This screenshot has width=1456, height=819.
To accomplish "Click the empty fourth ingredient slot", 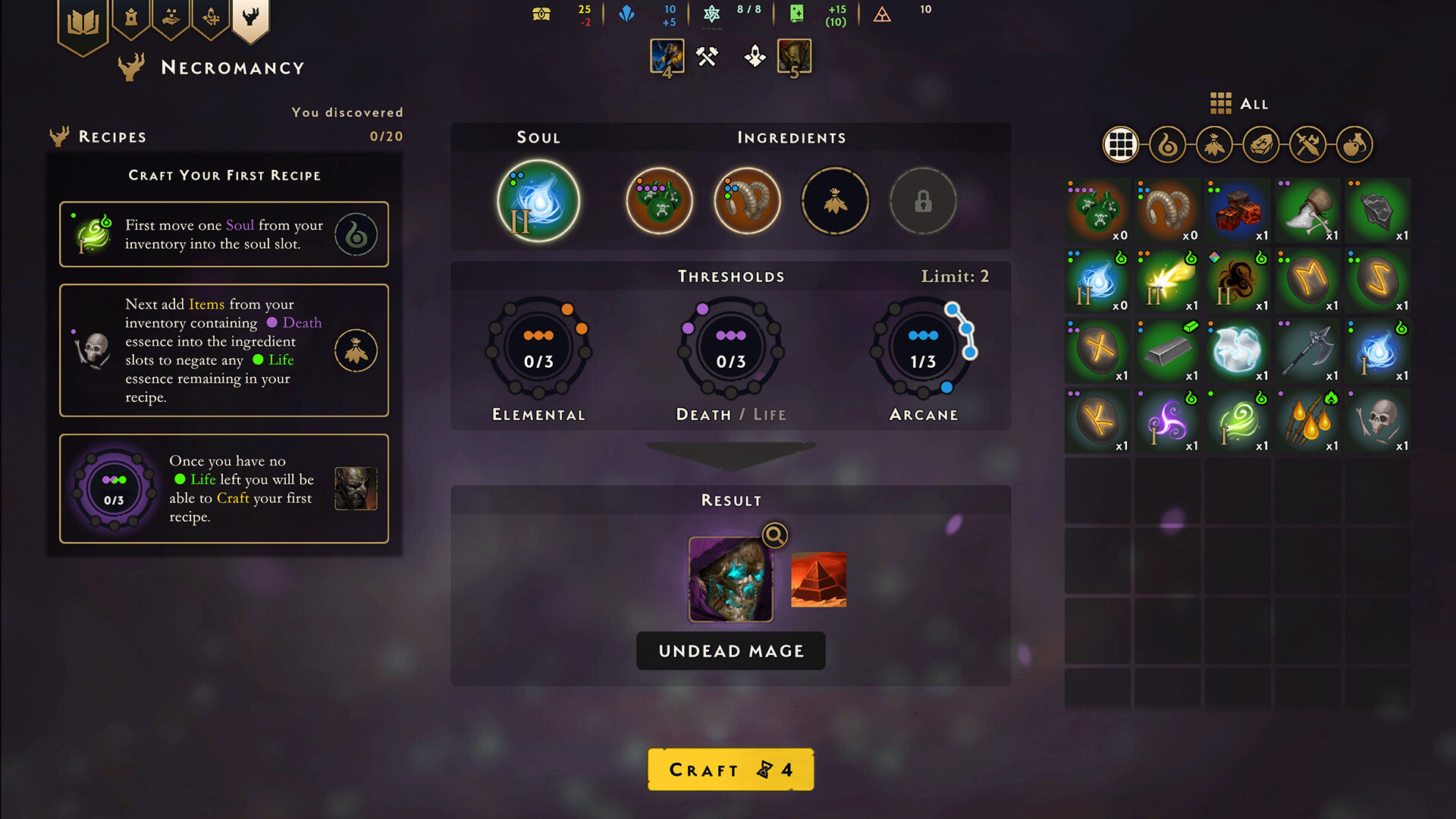I will [835, 199].
